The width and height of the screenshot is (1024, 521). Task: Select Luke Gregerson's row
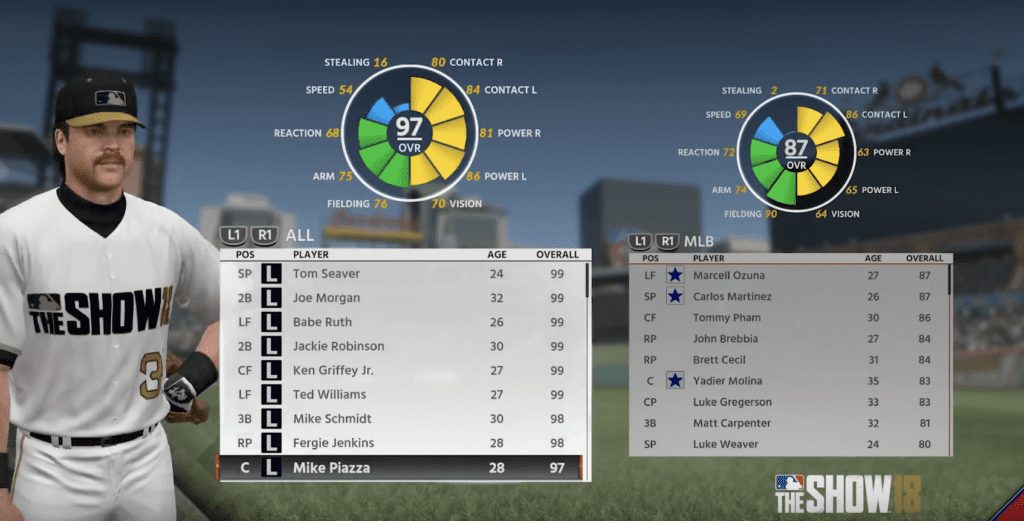point(790,402)
